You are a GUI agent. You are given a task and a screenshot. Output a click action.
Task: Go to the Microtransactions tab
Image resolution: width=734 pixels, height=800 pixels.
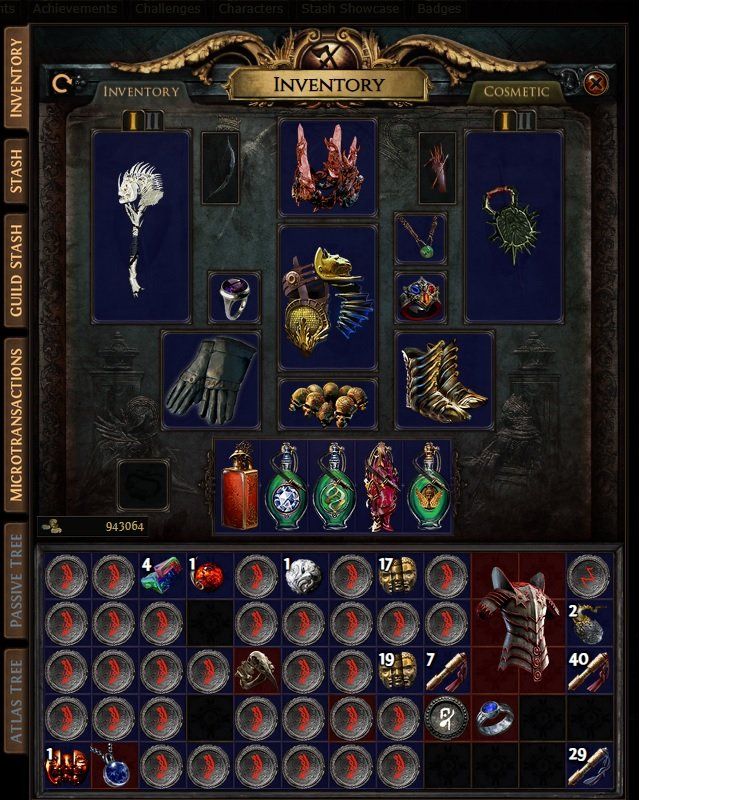click(x=16, y=420)
